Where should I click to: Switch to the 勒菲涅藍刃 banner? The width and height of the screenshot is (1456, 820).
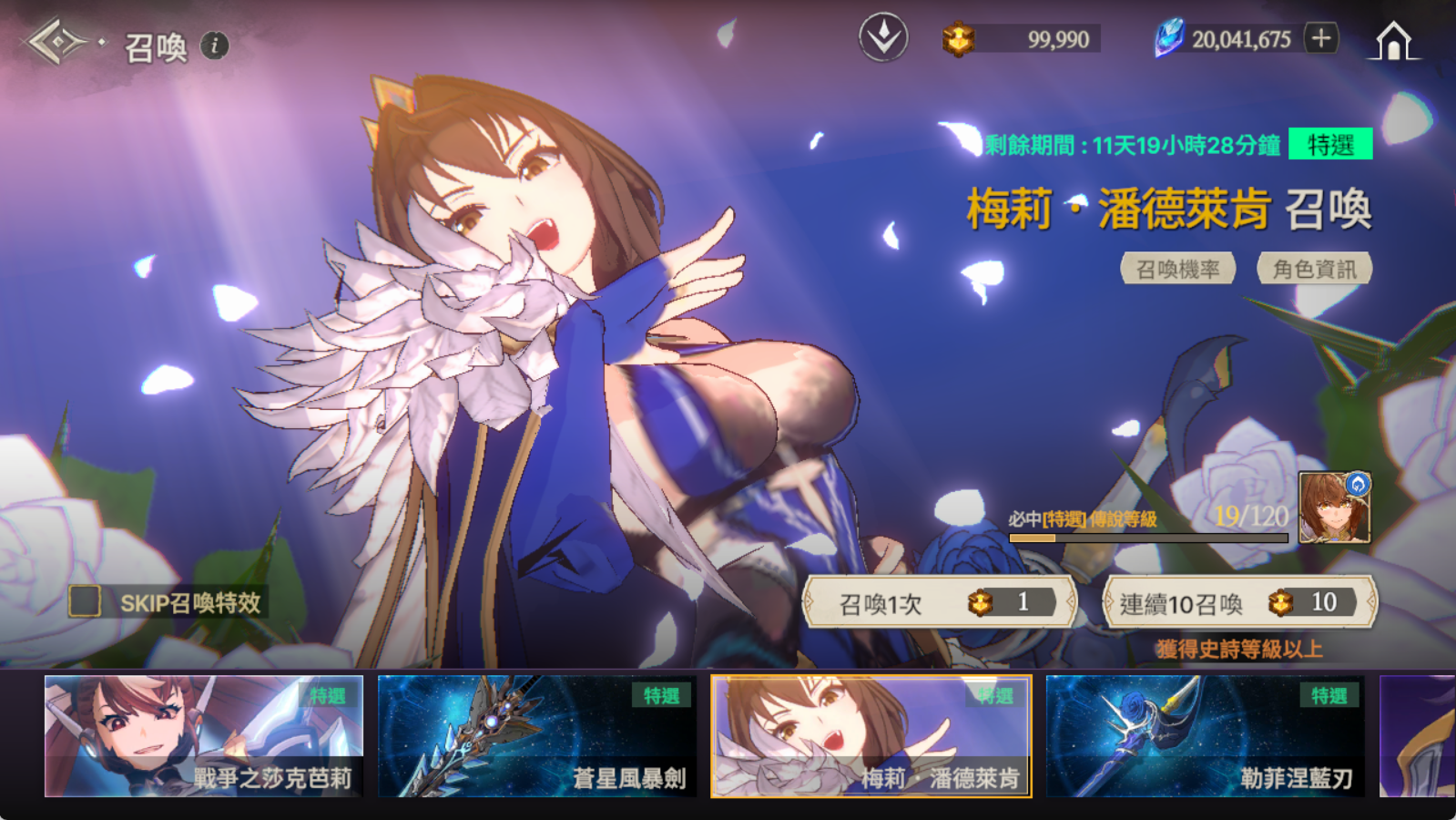click(x=1205, y=736)
